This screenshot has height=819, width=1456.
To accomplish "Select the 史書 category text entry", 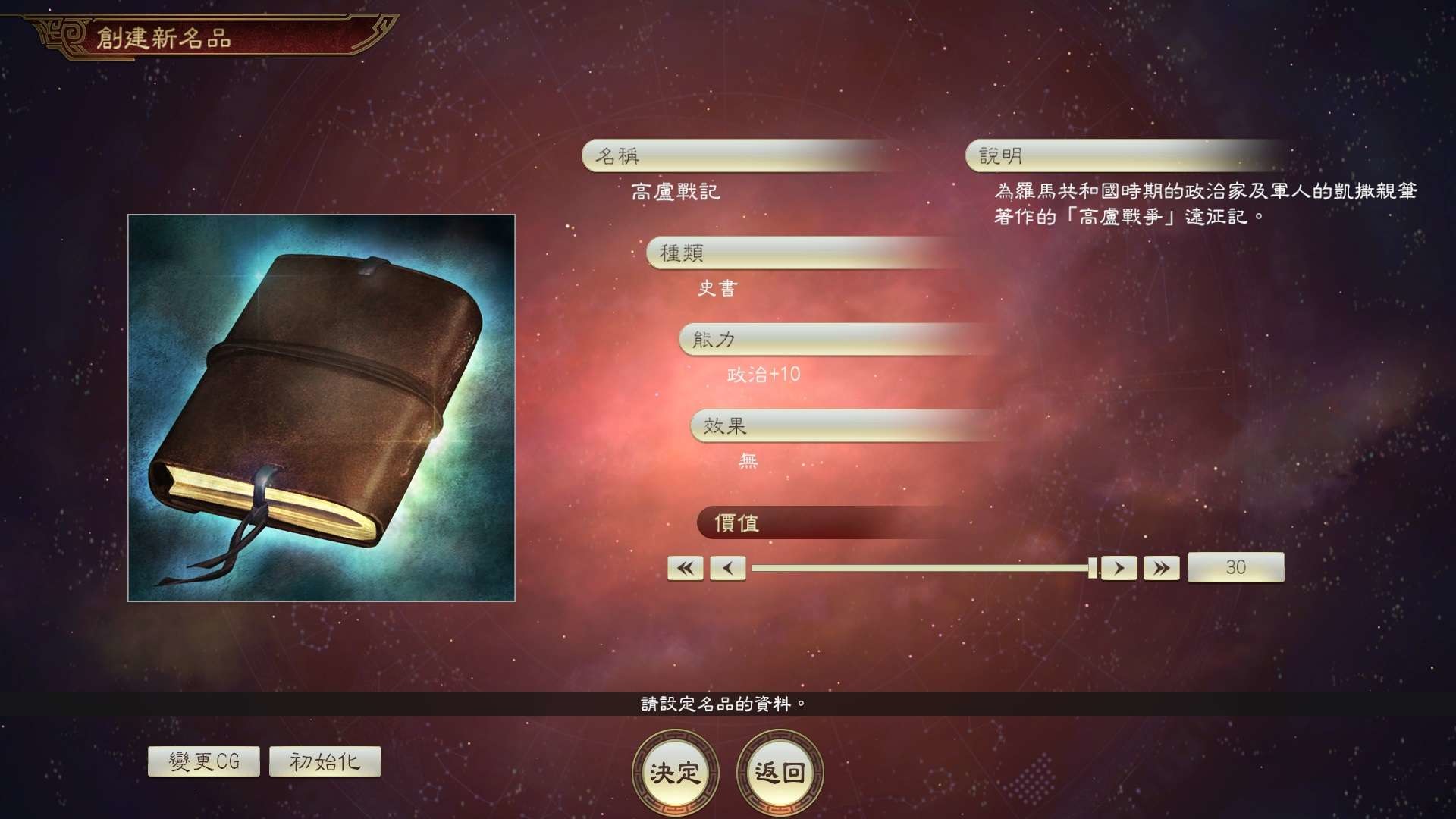I will pyautogui.click(x=717, y=288).
